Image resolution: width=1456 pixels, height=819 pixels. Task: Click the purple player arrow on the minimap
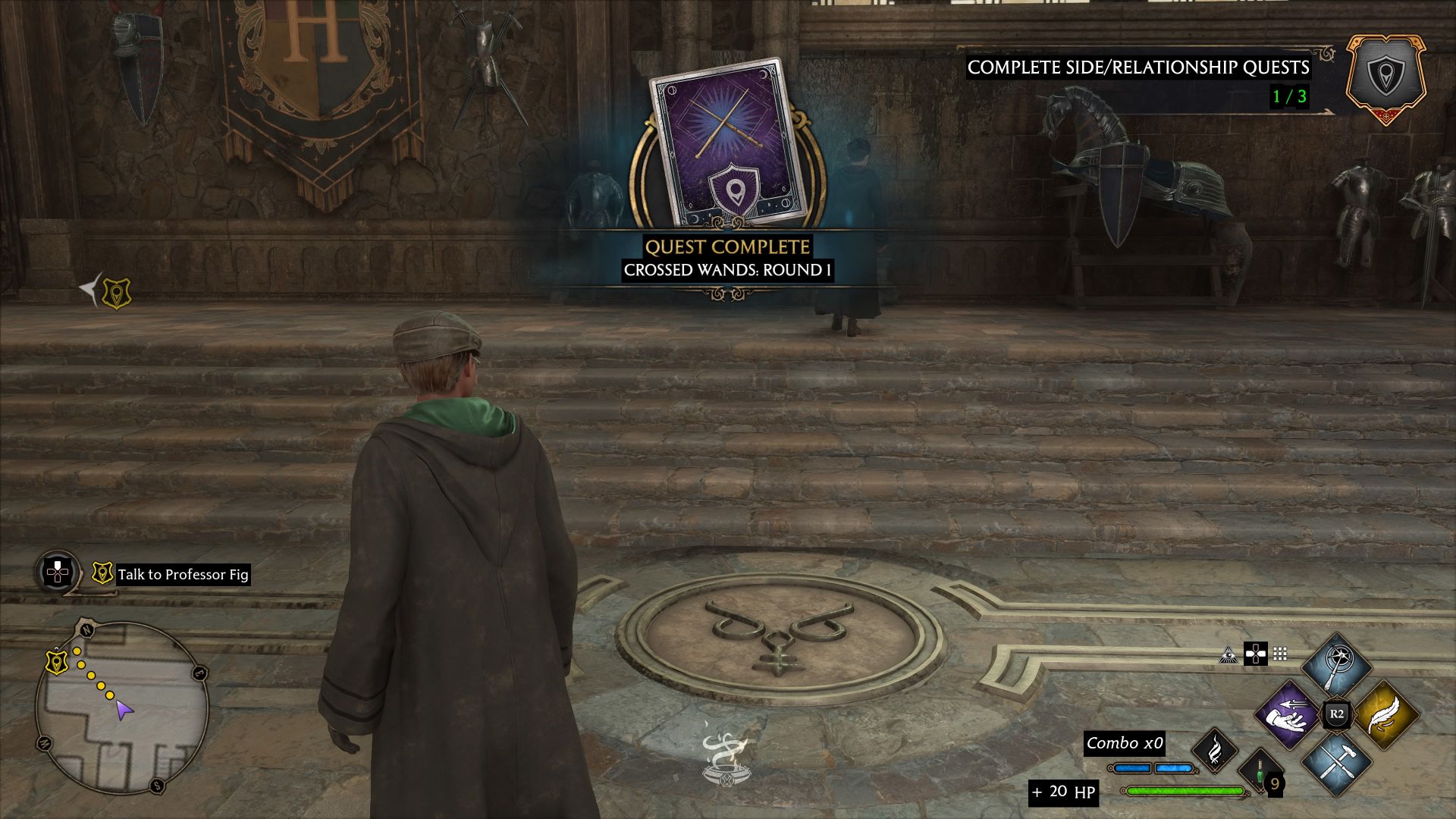click(124, 711)
